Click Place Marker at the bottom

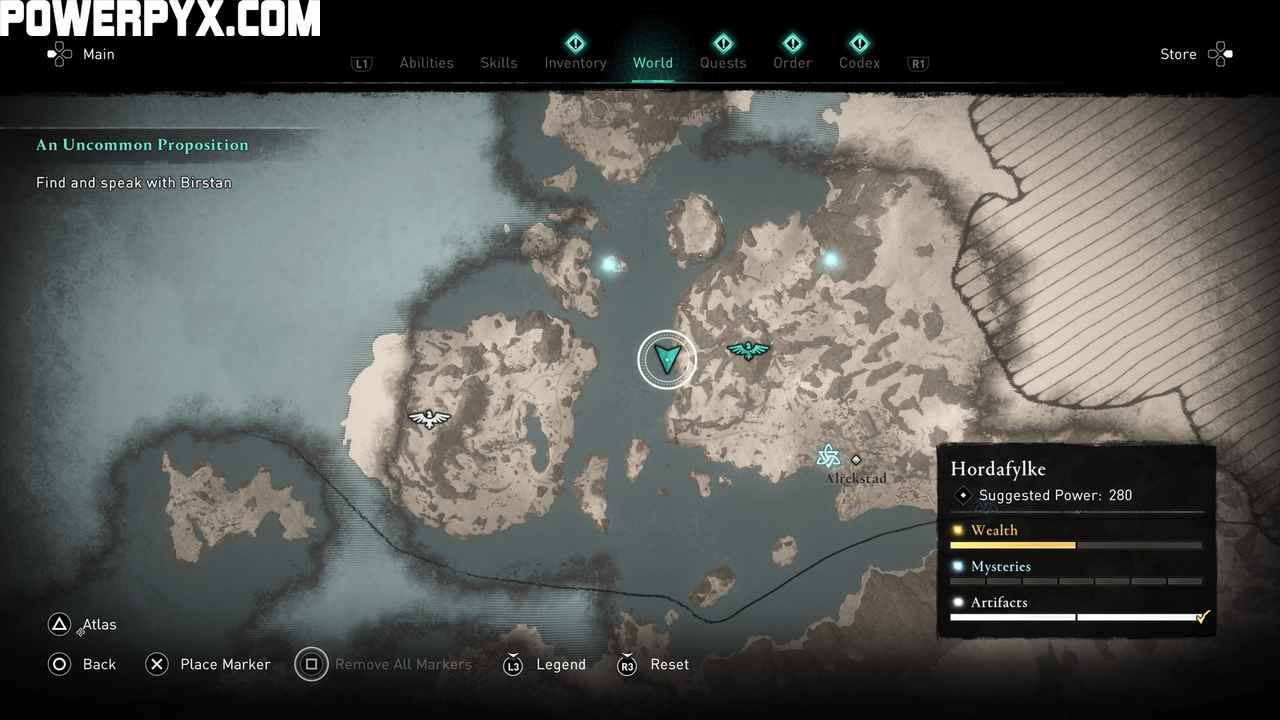coord(208,664)
